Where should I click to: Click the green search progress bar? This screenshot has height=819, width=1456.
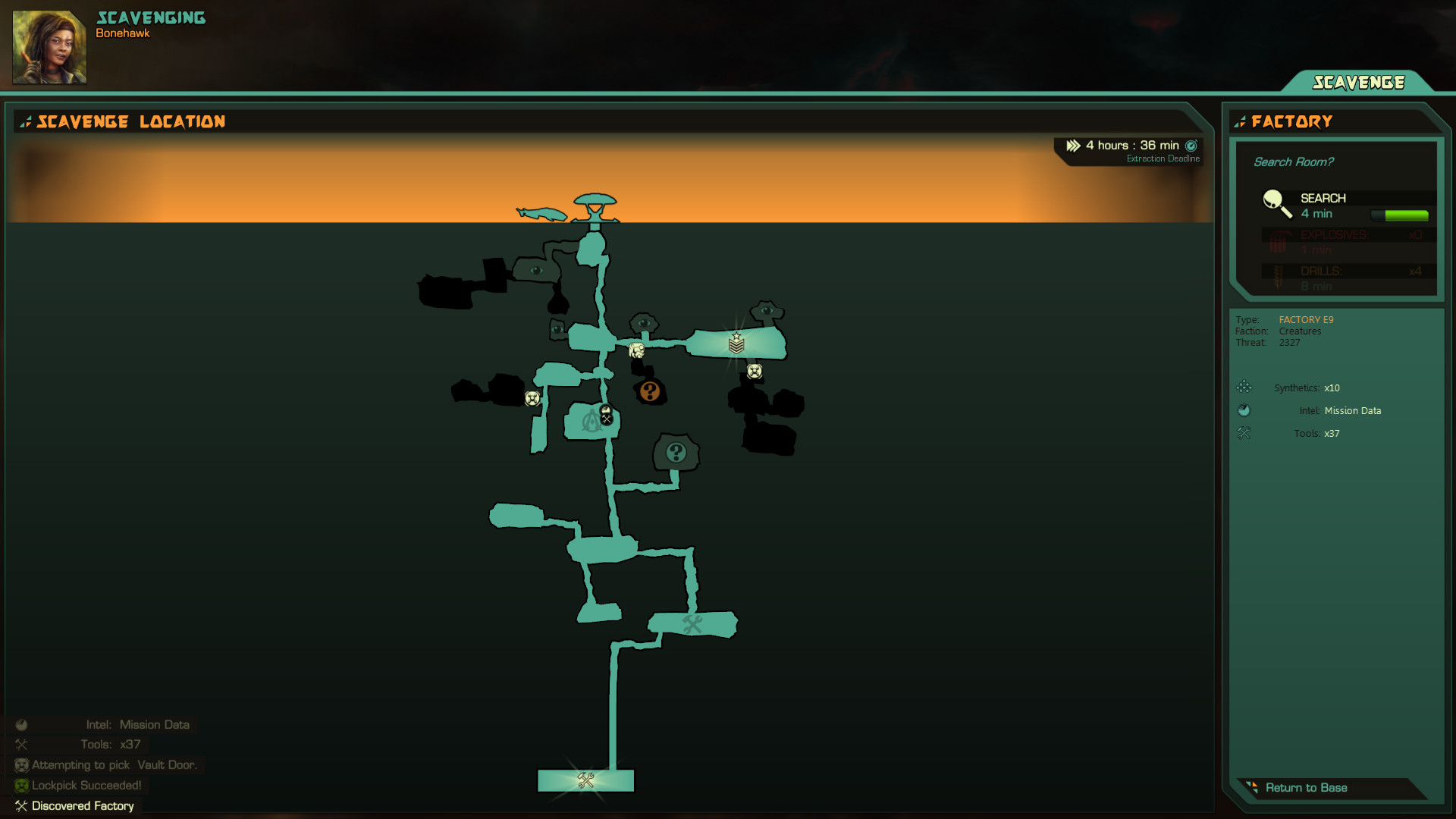click(x=1401, y=215)
